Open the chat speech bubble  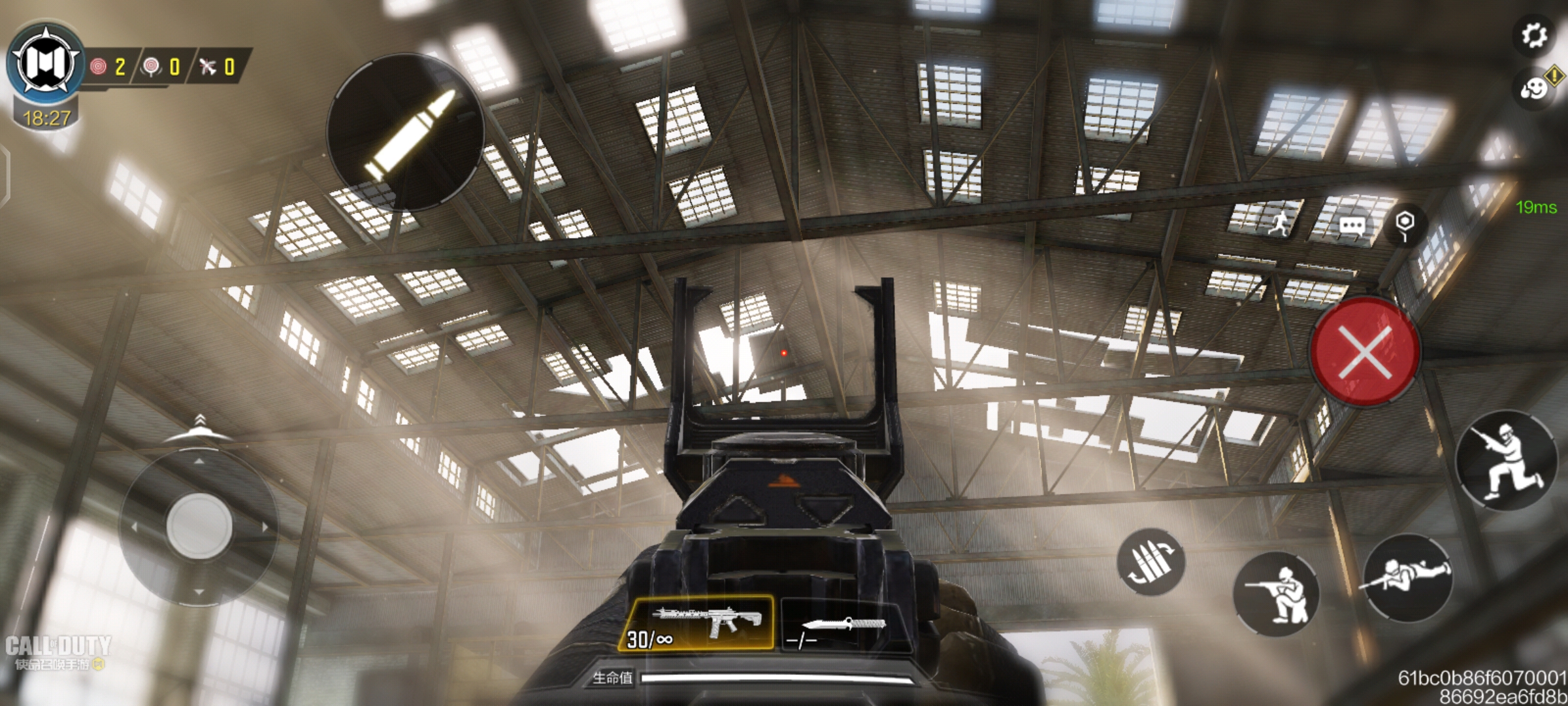click(x=1351, y=226)
